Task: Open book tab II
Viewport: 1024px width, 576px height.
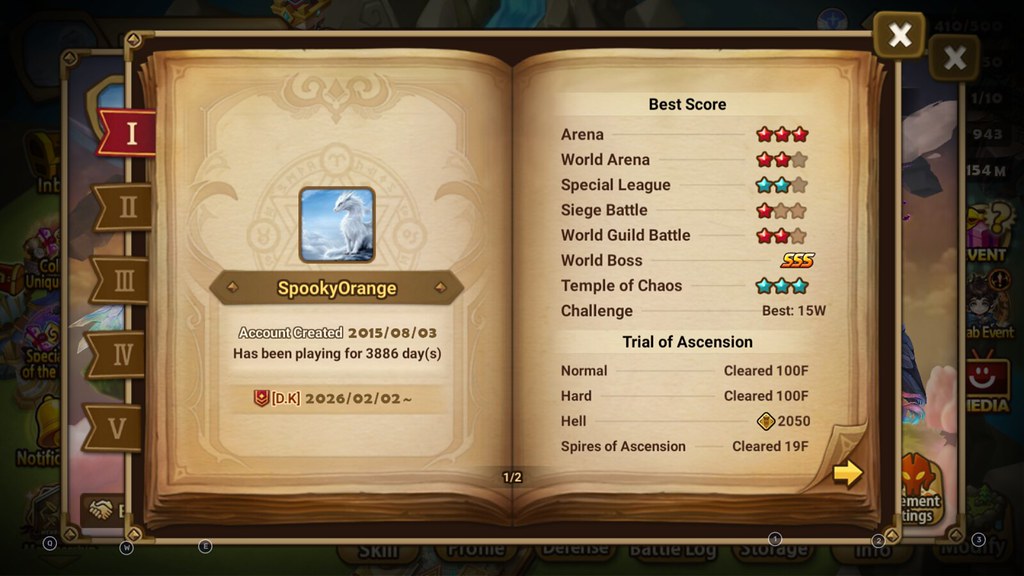Action: coord(126,207)
